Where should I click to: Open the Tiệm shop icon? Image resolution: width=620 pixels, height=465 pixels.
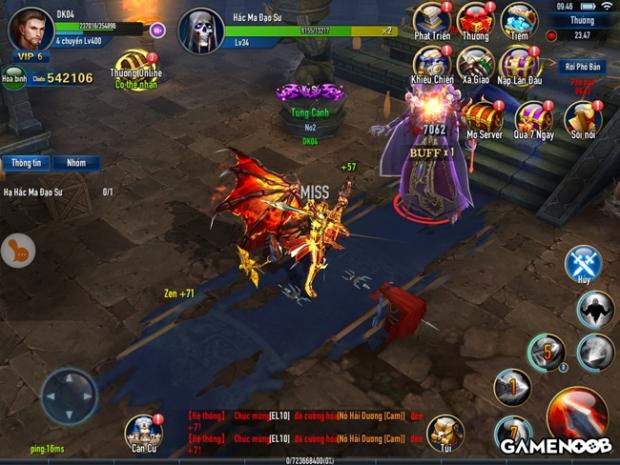click(x=518, y=20)
